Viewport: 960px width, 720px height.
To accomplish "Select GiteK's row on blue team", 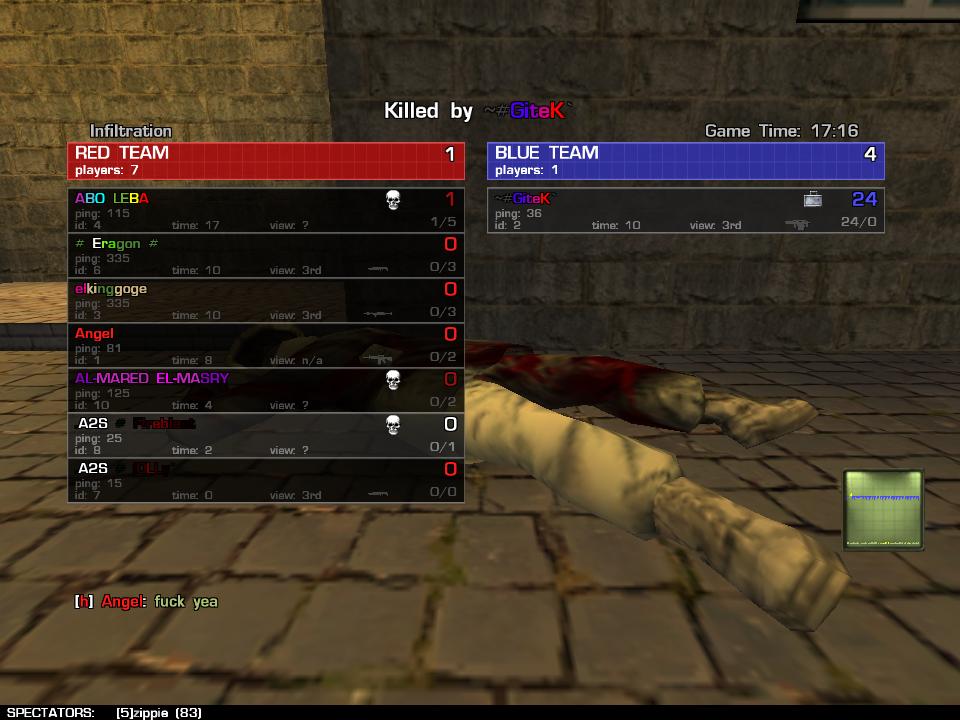I will point(686,210).
